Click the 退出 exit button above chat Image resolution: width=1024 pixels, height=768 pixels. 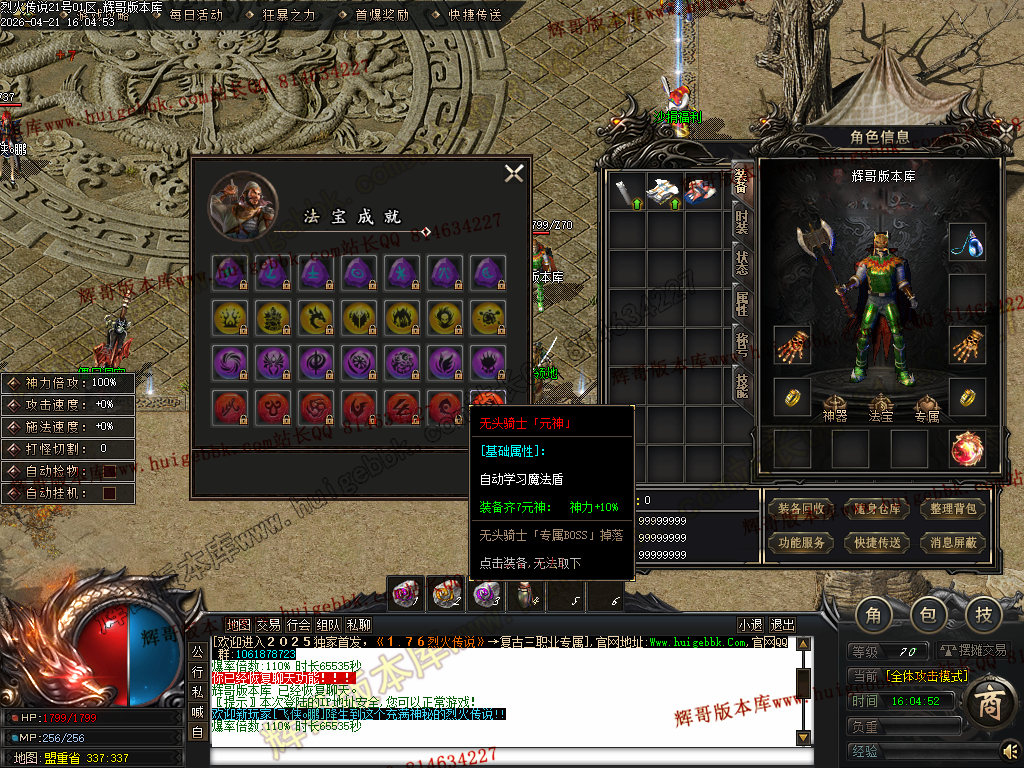coord(783,625)
